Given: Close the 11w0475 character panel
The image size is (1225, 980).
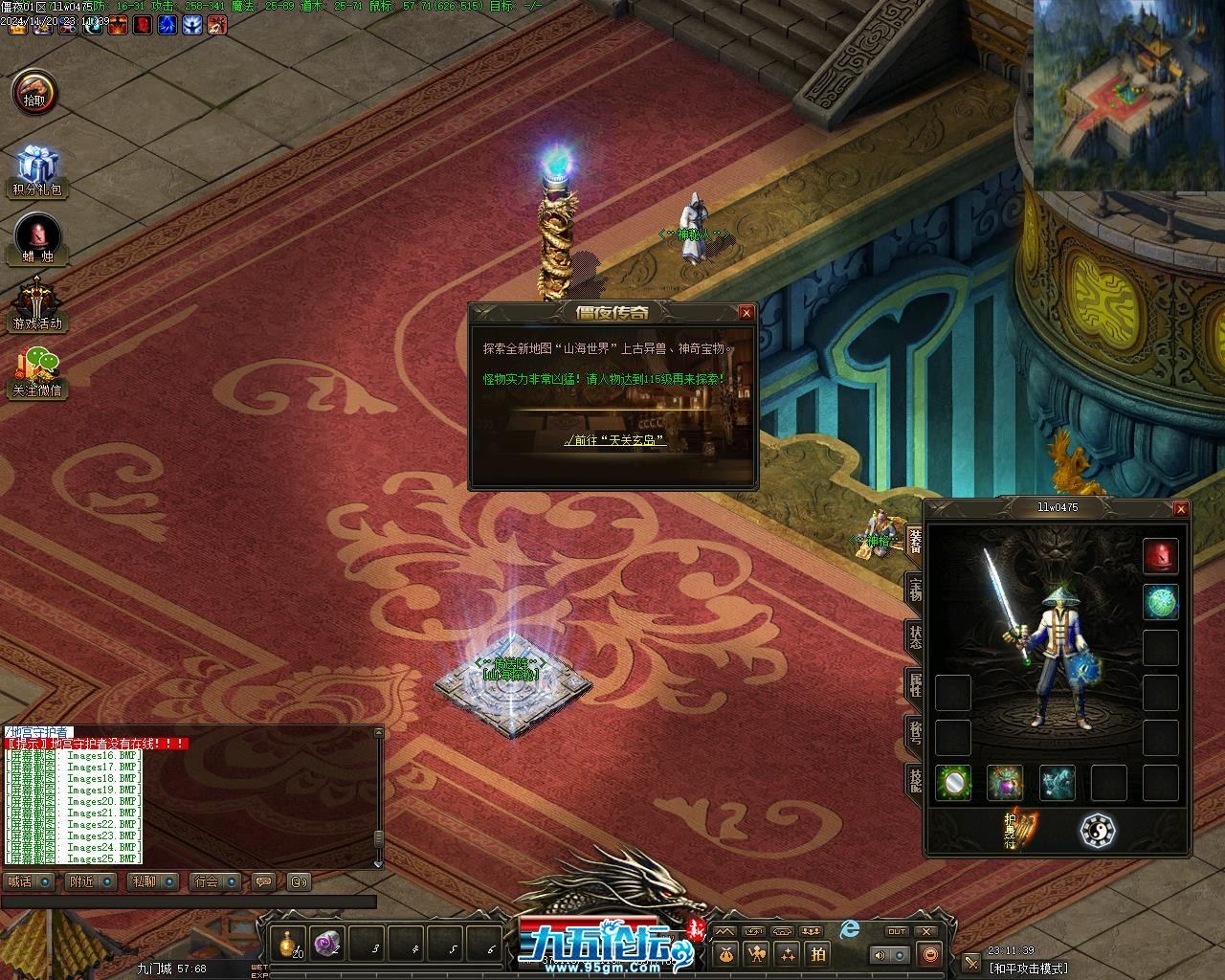Looking at the screenshot, I should [x=1180, y=509].
